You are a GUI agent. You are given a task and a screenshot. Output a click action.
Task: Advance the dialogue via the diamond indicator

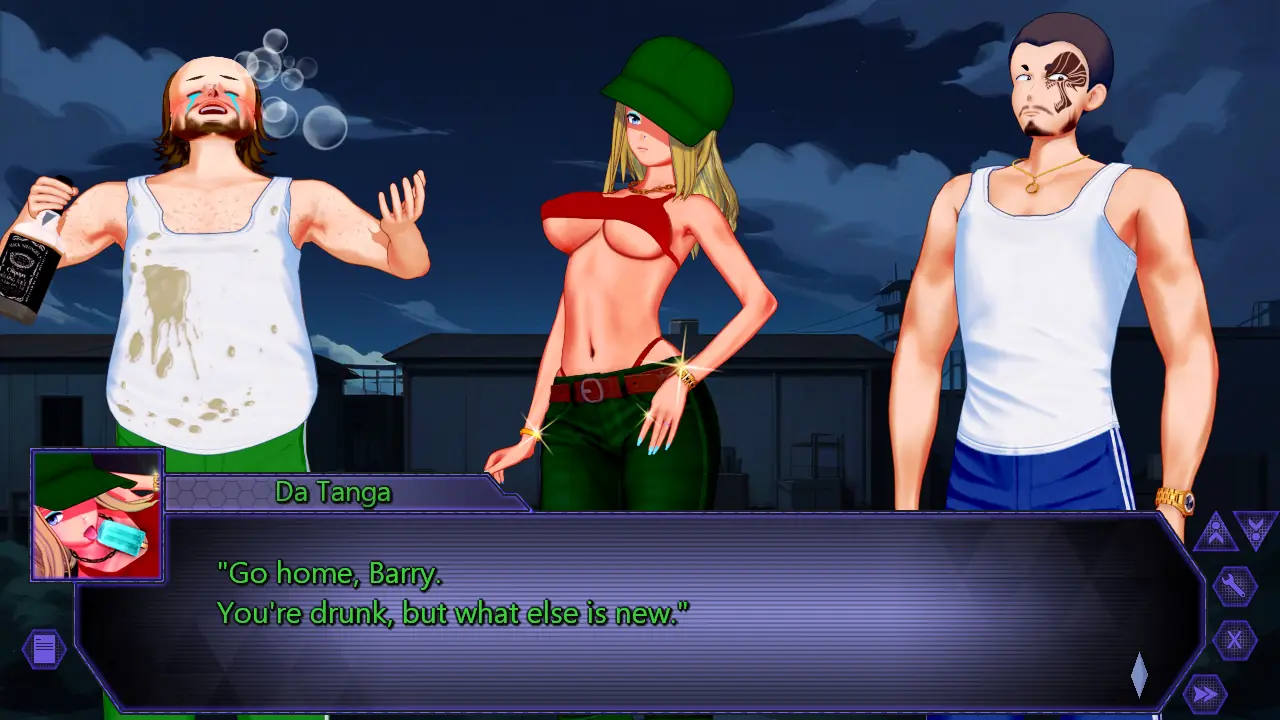tap(1139, 675)
